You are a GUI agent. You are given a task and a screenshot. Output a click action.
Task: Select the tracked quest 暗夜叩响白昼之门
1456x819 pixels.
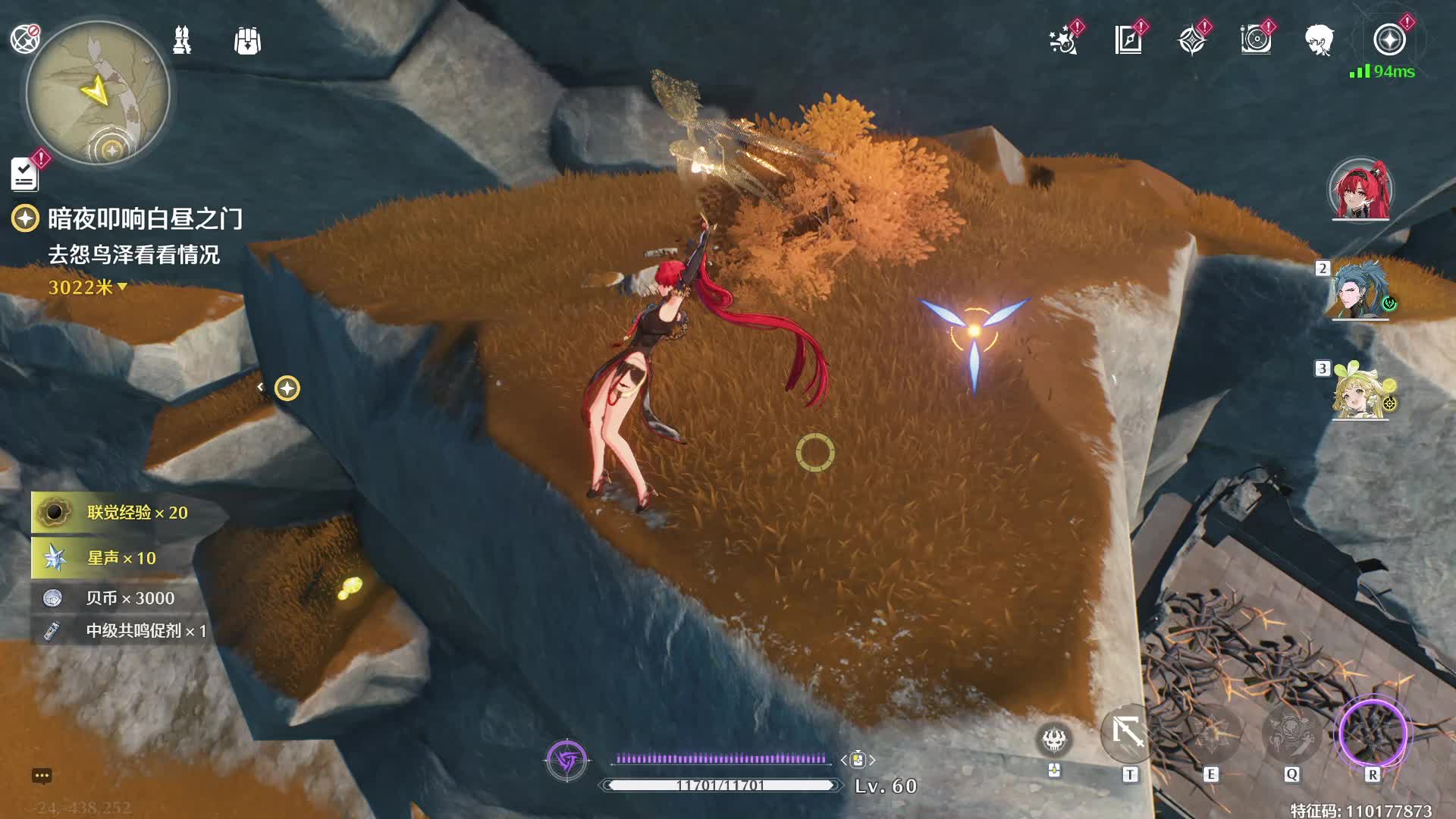[x=145, y=219]
